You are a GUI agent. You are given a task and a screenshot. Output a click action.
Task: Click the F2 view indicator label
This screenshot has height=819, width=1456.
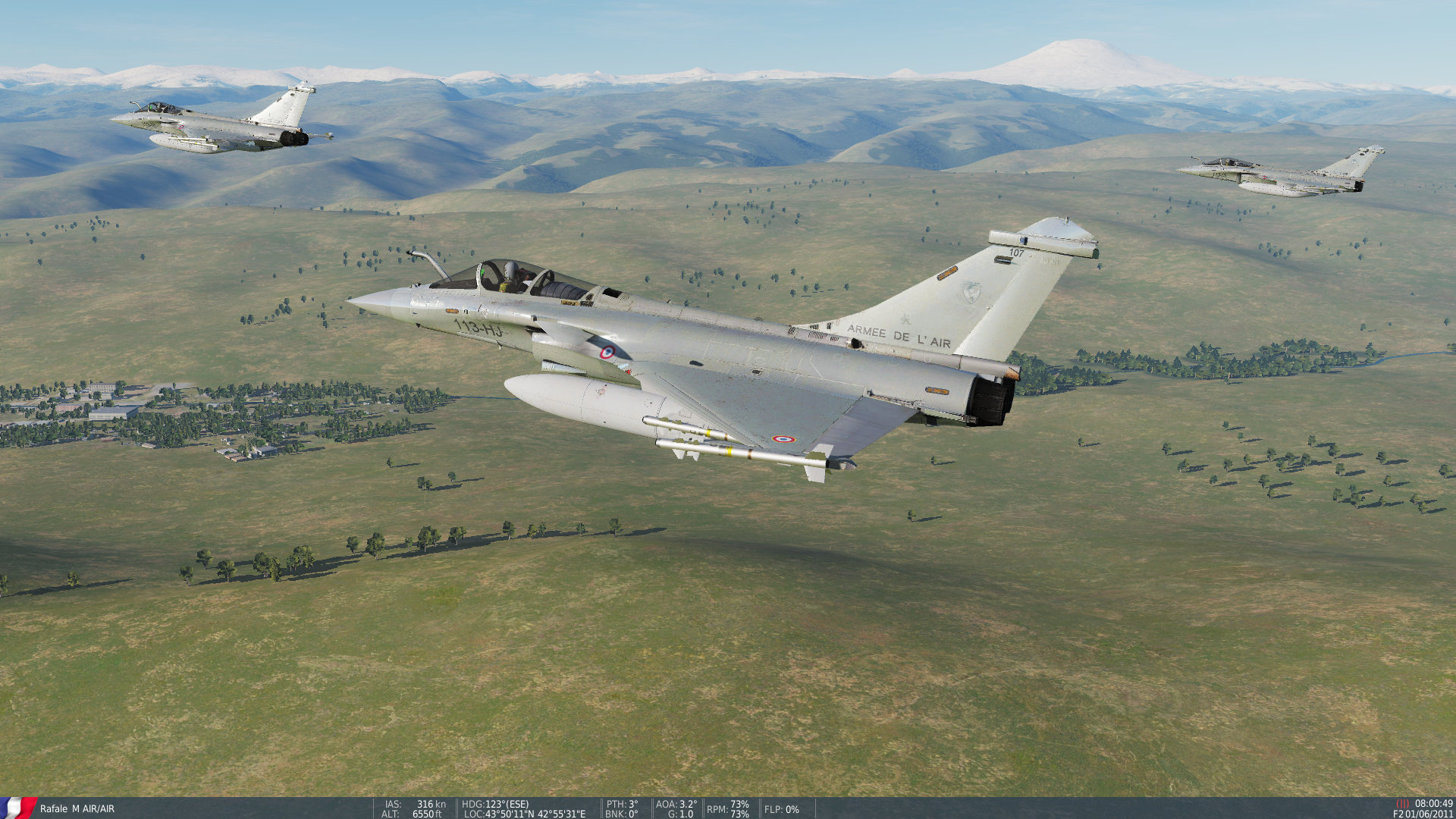point(1398,813)
